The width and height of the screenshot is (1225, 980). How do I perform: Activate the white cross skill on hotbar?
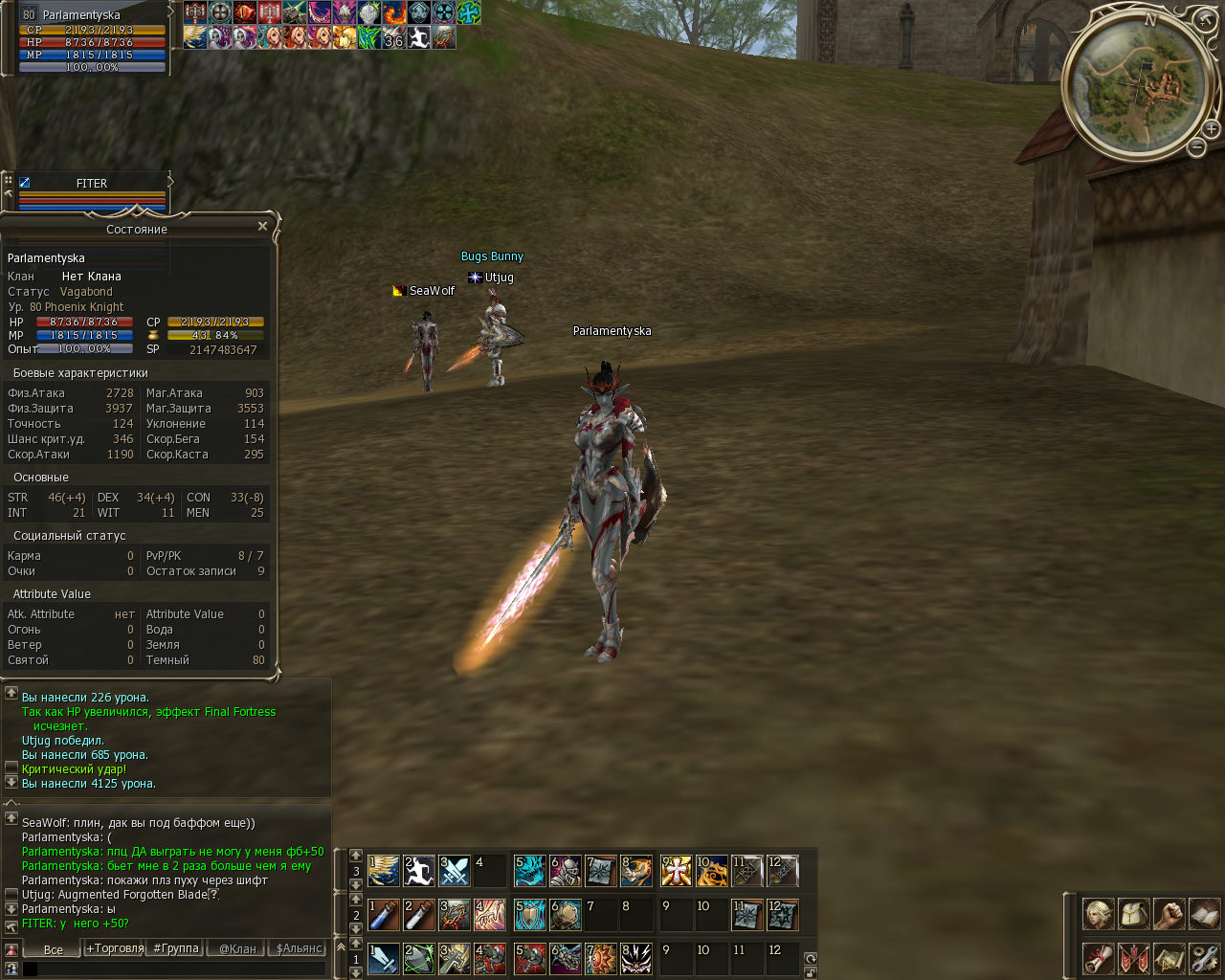tap(677, 871)
